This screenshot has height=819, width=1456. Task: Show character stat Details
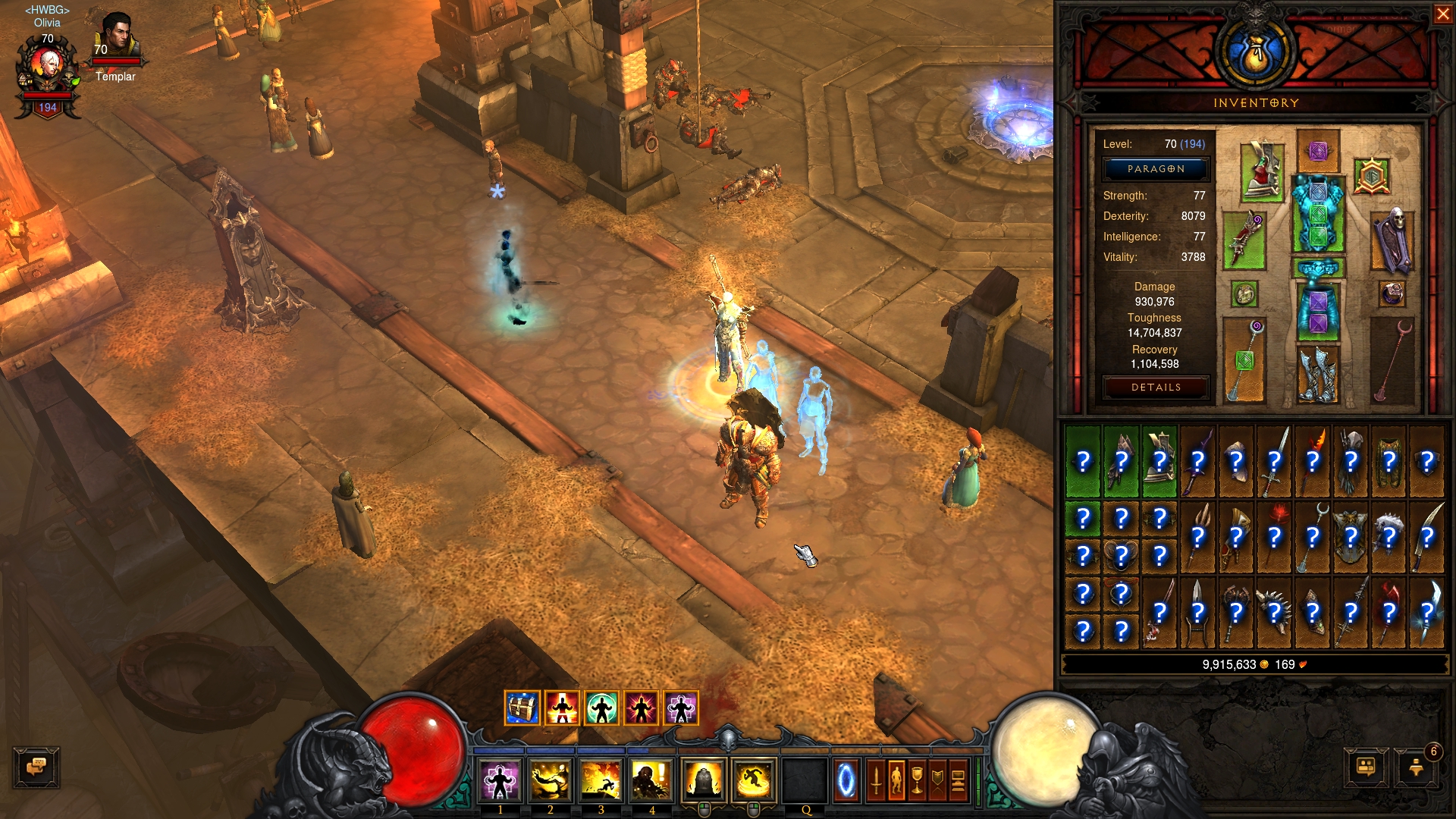(1155, 388)
